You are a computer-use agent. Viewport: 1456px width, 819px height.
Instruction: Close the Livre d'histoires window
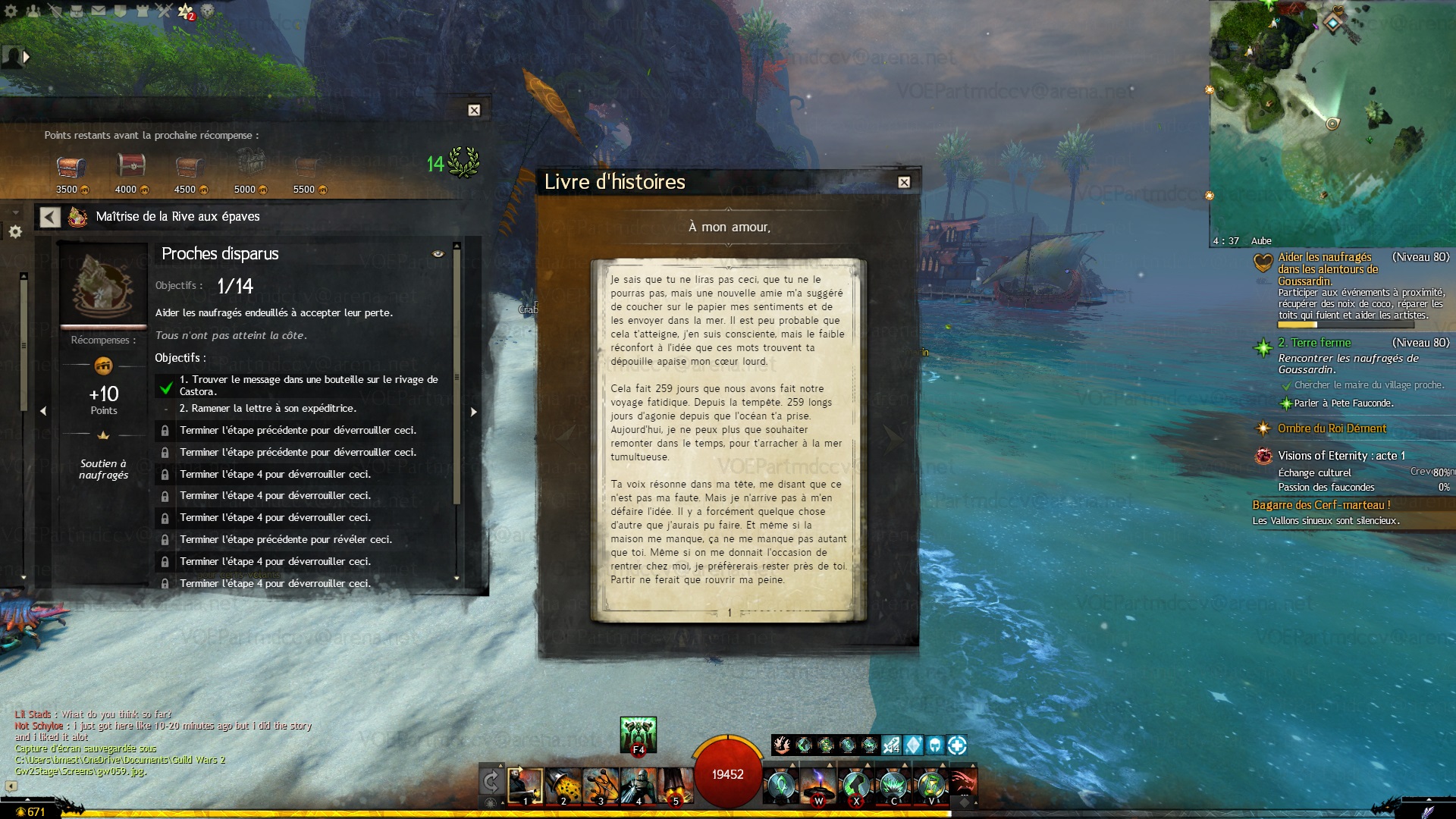pos(904,182)
